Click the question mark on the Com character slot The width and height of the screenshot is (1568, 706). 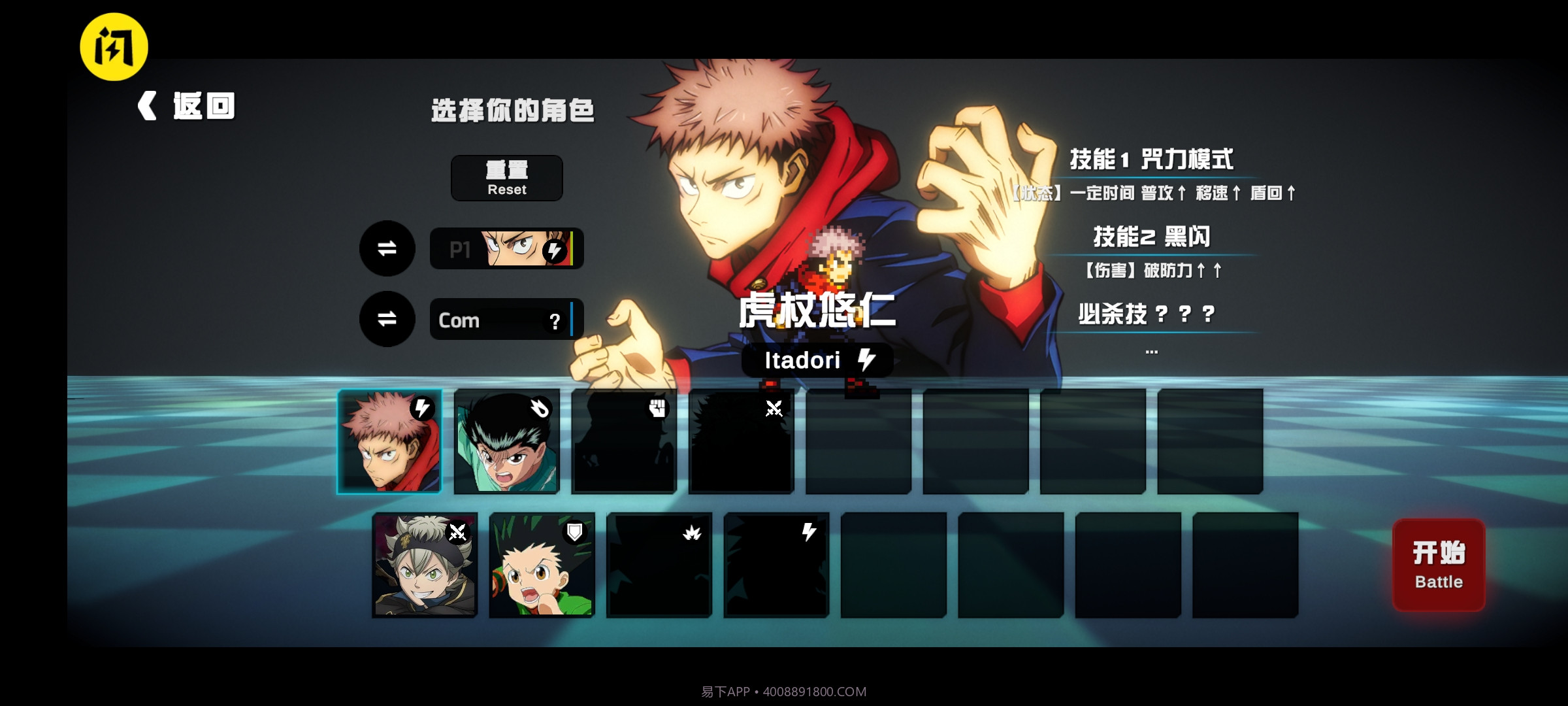click(555, 321)
